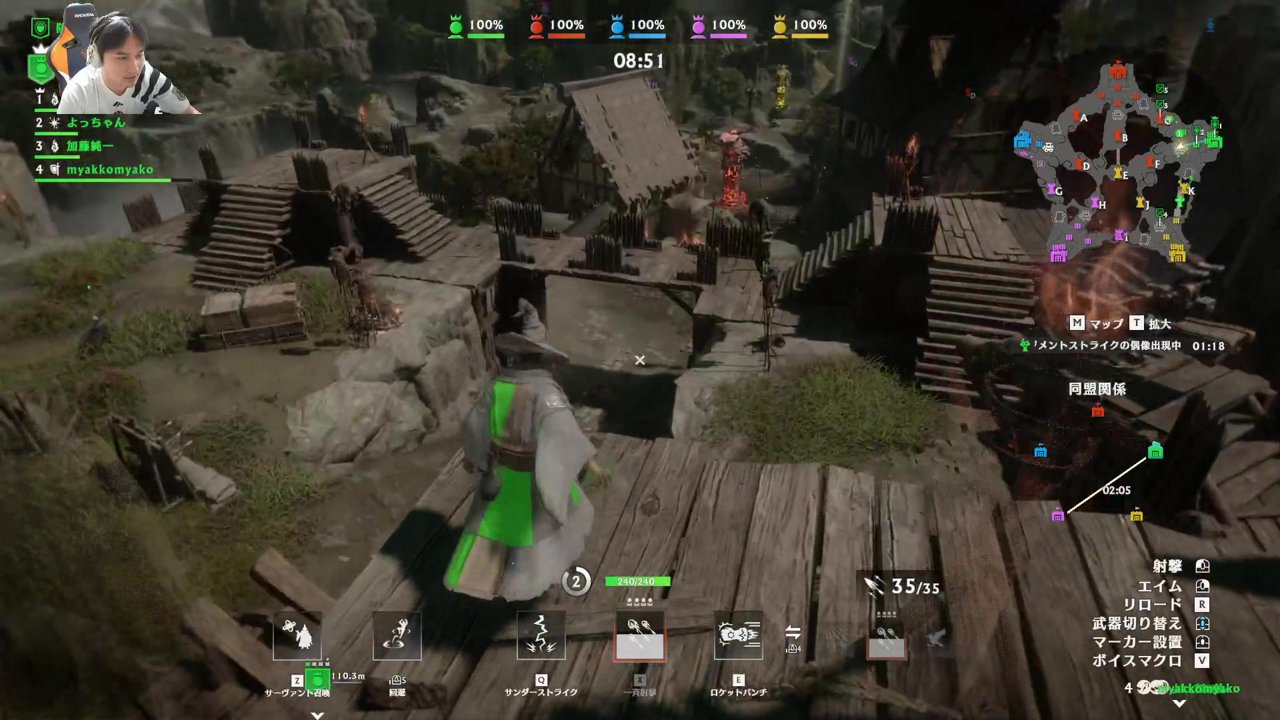
Task: Click the streamer webcam overlay
Action: point(125,62)
